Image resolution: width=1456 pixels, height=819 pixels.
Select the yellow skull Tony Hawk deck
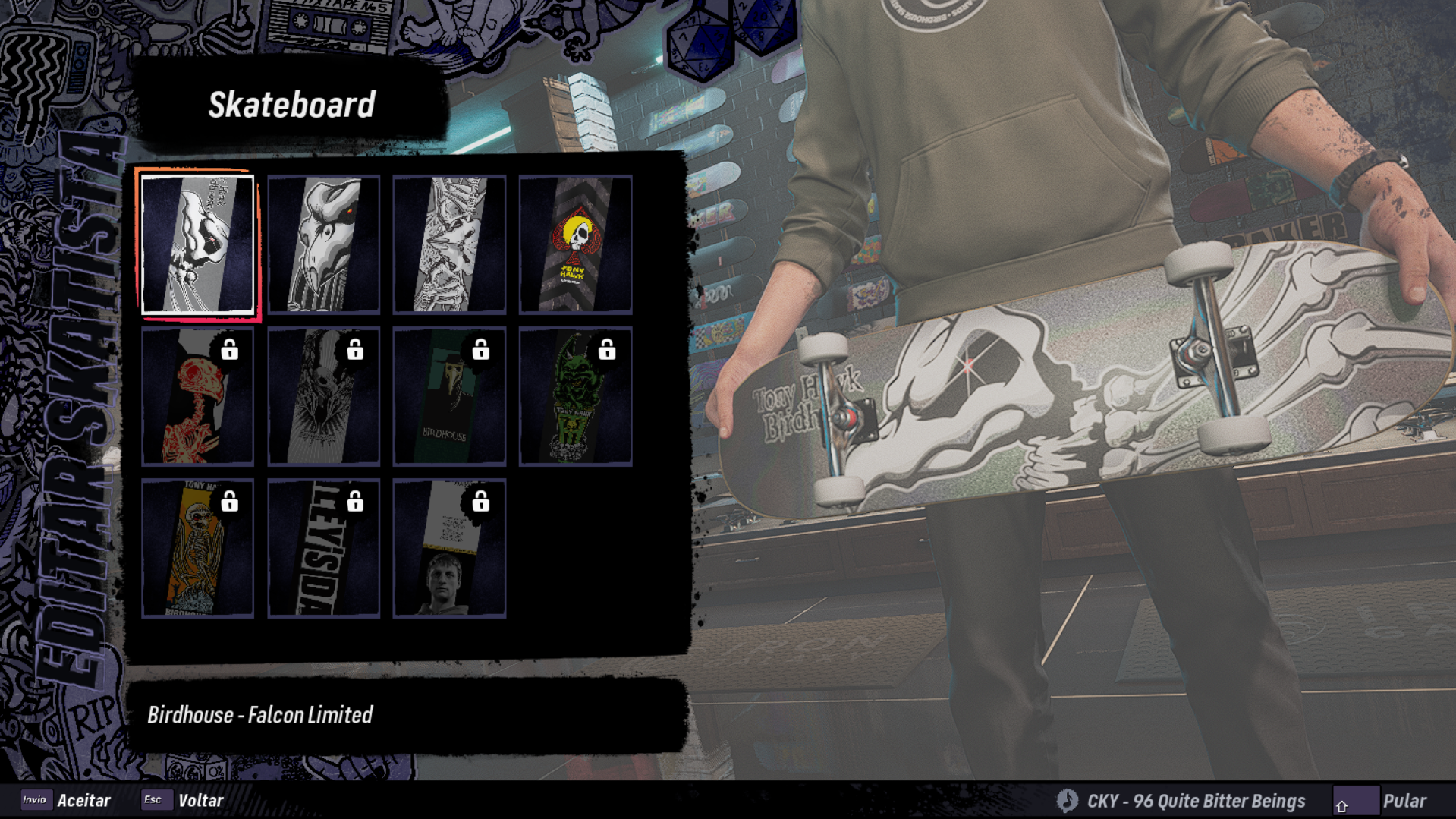575,244
